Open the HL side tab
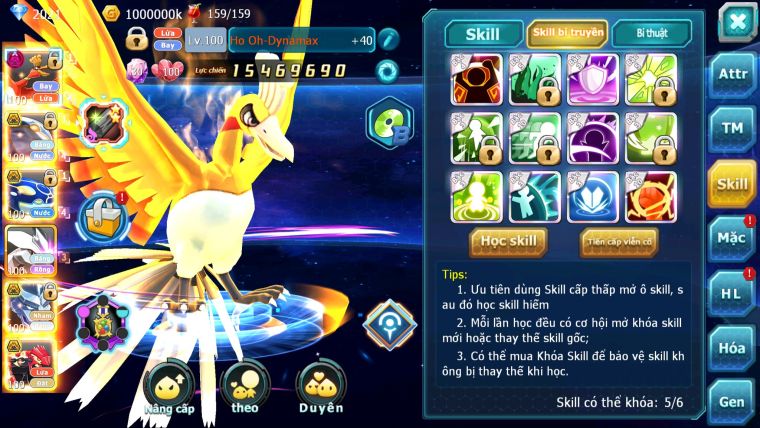Image resolution: width=760 pixels, height=428 pixels. pos(732,293)
